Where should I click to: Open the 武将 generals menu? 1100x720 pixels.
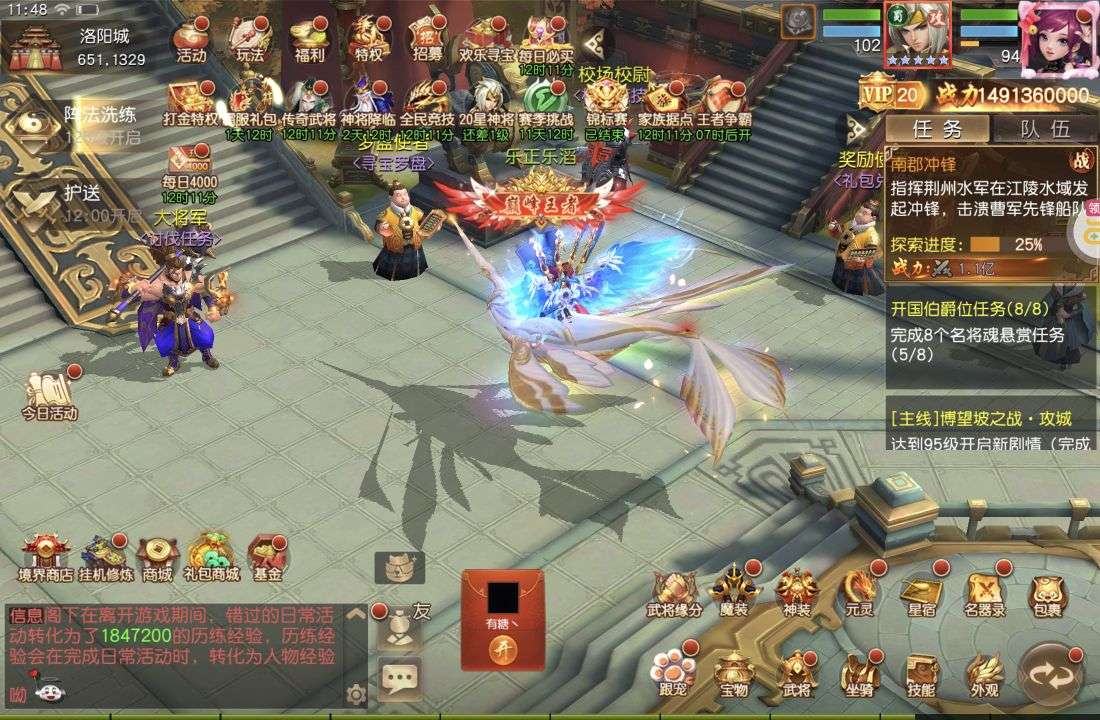click(x=796, y=674)
